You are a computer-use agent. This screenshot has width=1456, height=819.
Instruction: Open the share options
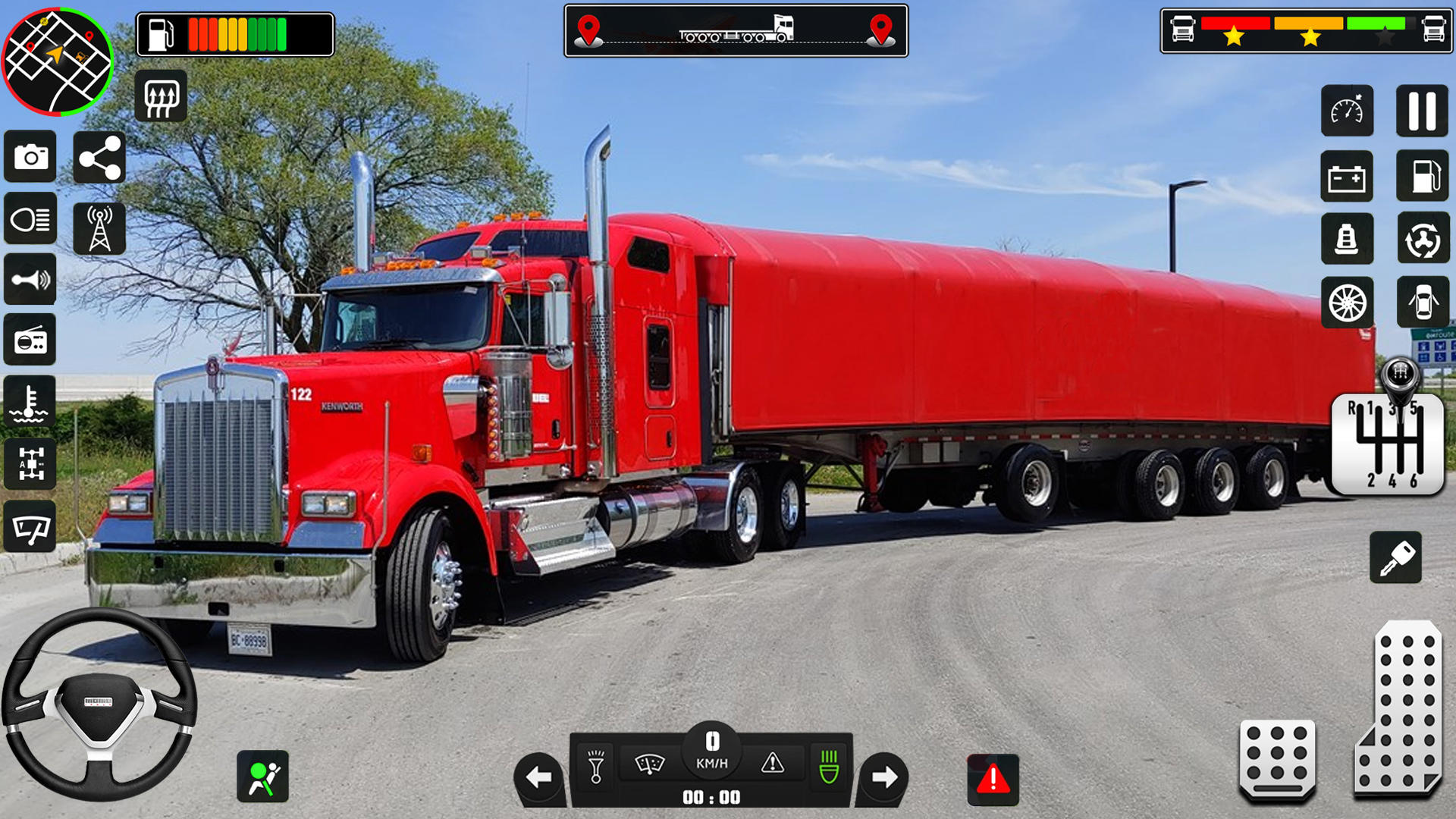(99, 157)
